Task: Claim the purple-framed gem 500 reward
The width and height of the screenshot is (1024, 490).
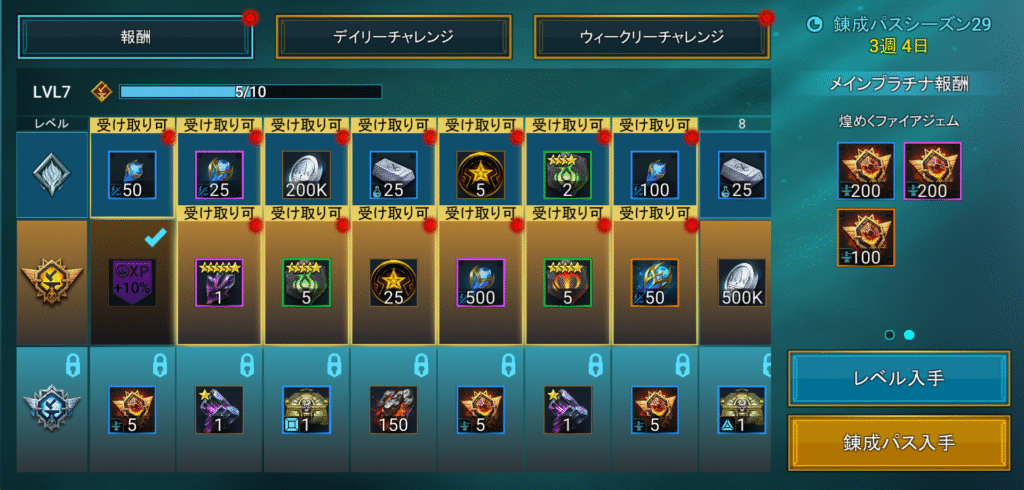Action: point(481,282)
